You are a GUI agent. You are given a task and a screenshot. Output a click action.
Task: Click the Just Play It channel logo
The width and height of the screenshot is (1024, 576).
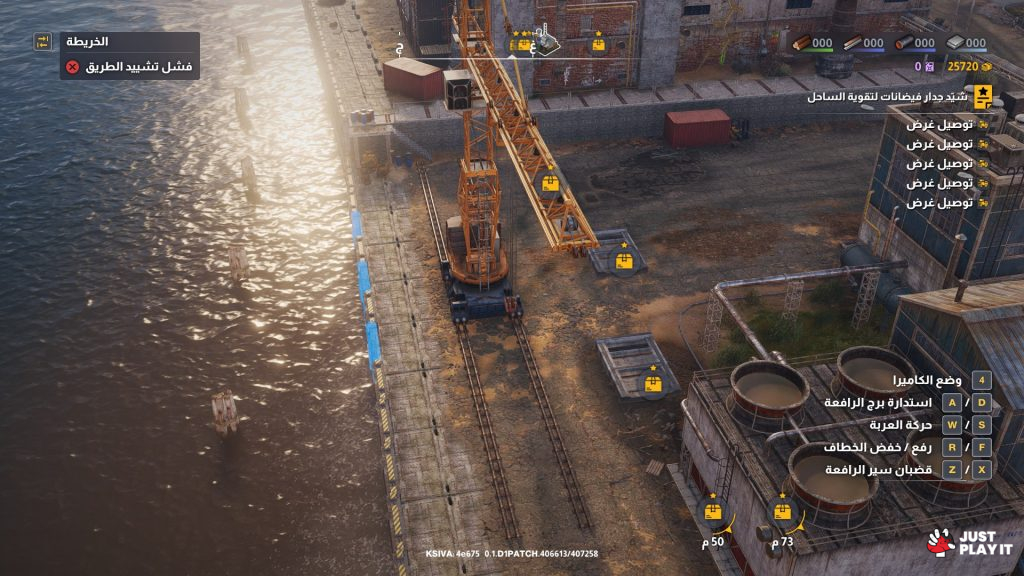click(969, 543)
